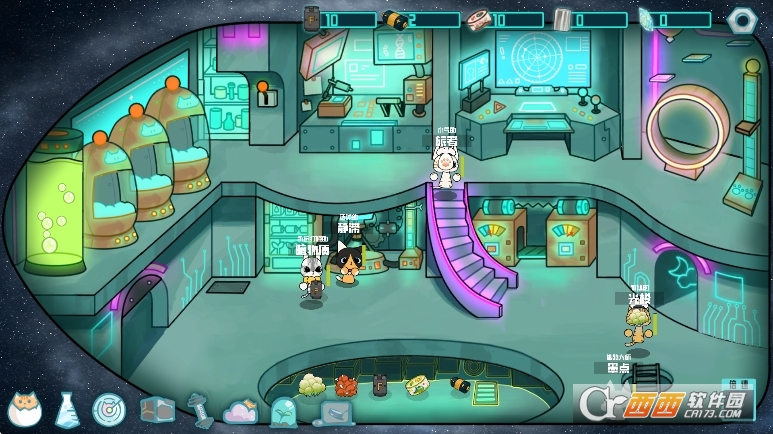This screenshot has height=434, width=773.
Task: Open the cat radar scanner
Action: (x=108, y=408)
